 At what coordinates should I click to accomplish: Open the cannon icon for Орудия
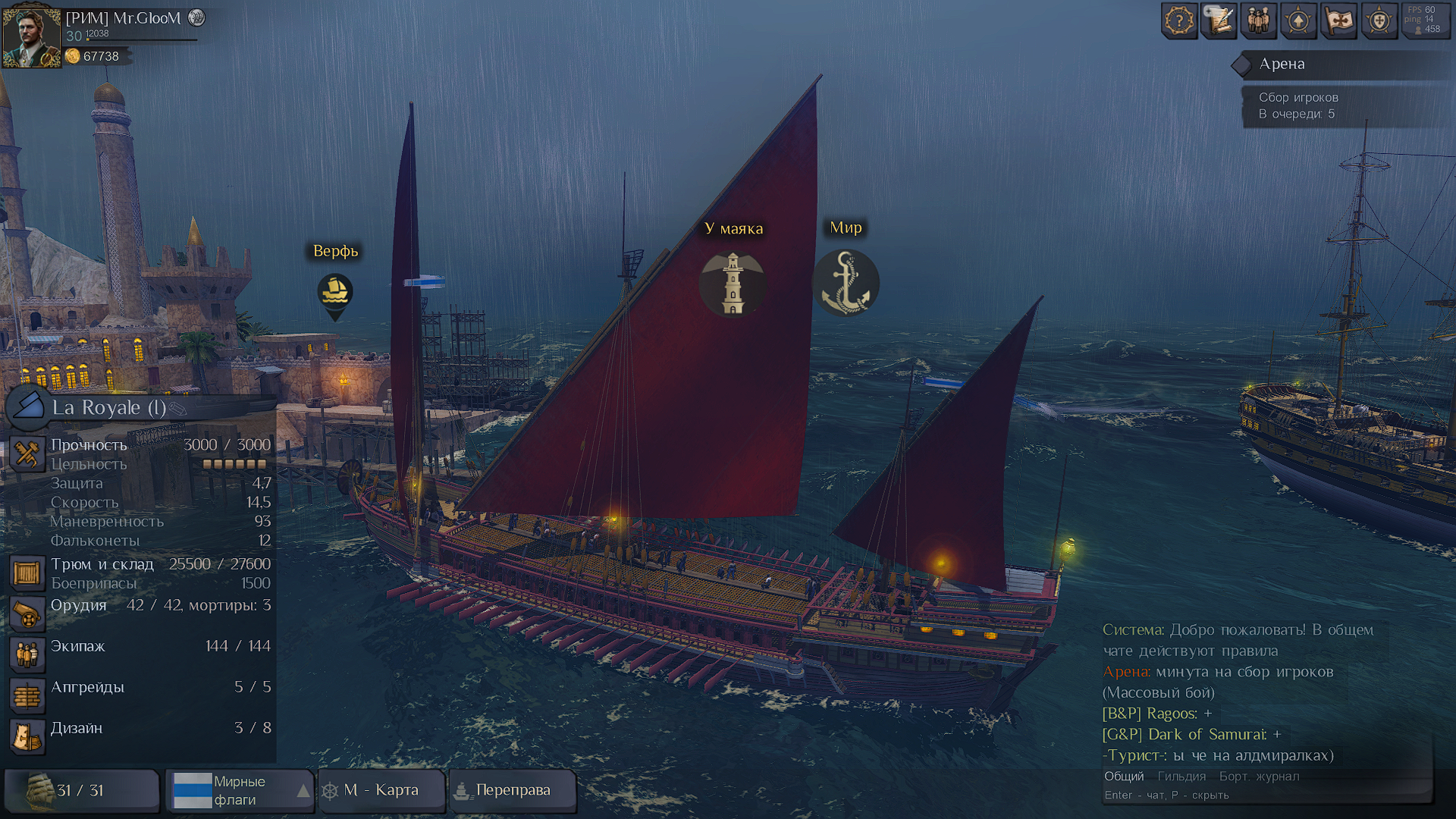(x=27, y=614)
